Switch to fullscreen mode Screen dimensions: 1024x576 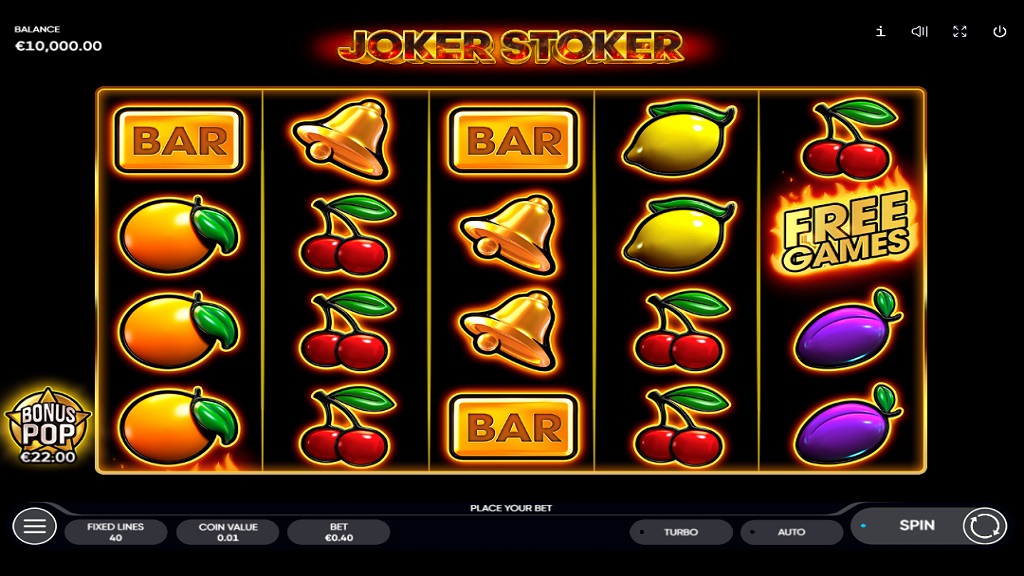(x=960, y=31)
